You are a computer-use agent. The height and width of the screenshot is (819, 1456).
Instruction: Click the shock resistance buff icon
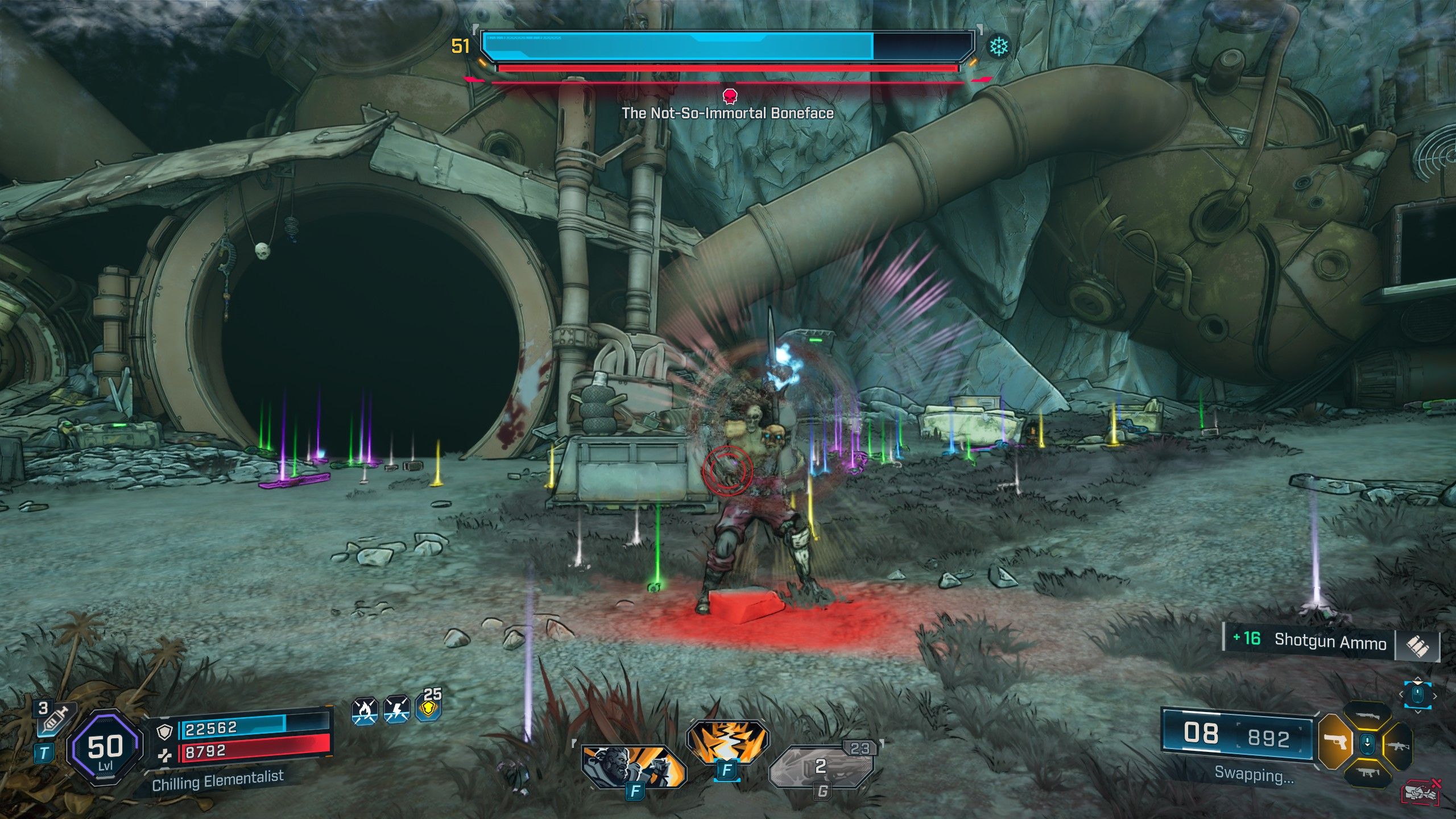click(x=396, y=711)
